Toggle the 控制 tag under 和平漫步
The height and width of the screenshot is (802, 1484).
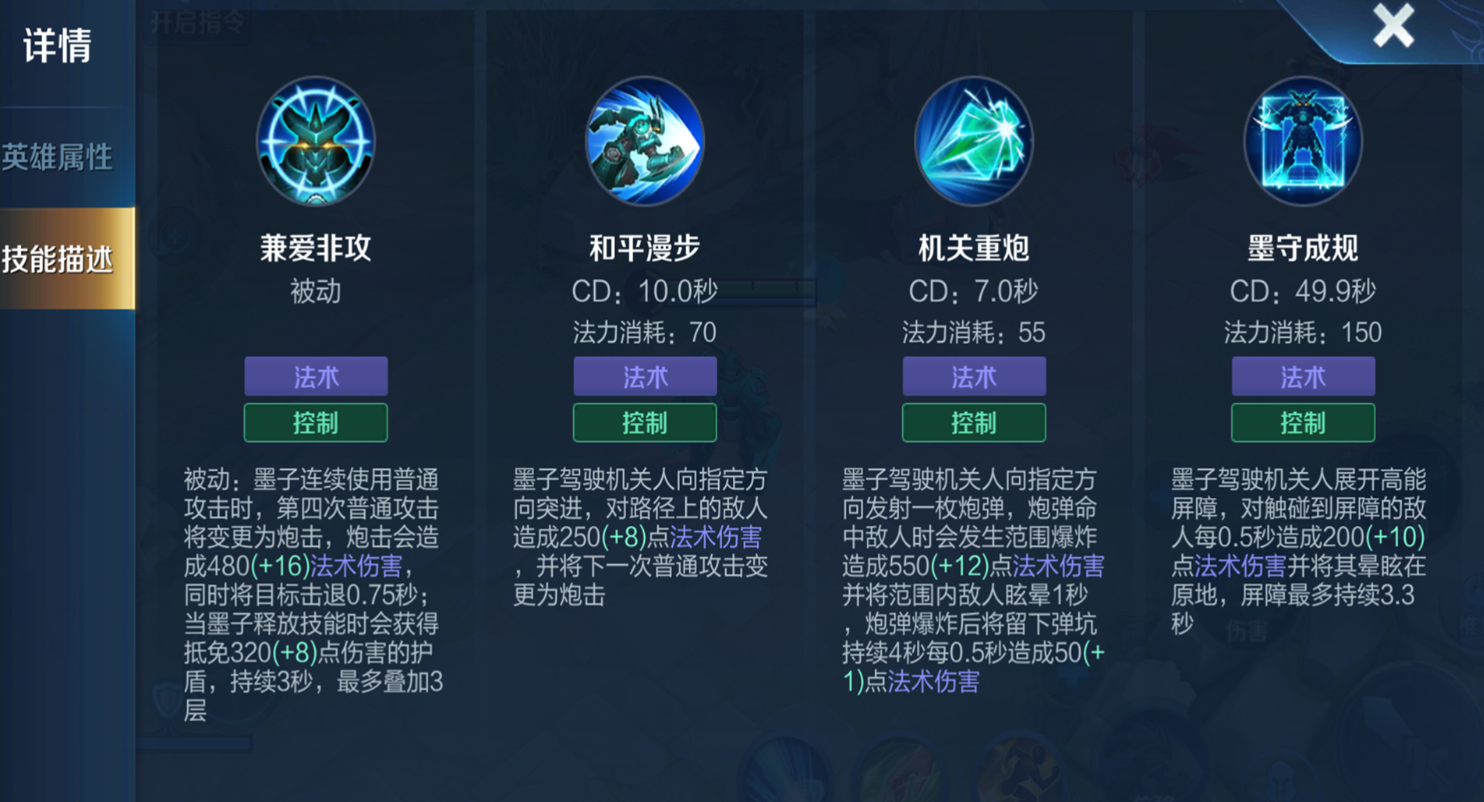pos(645,422)
